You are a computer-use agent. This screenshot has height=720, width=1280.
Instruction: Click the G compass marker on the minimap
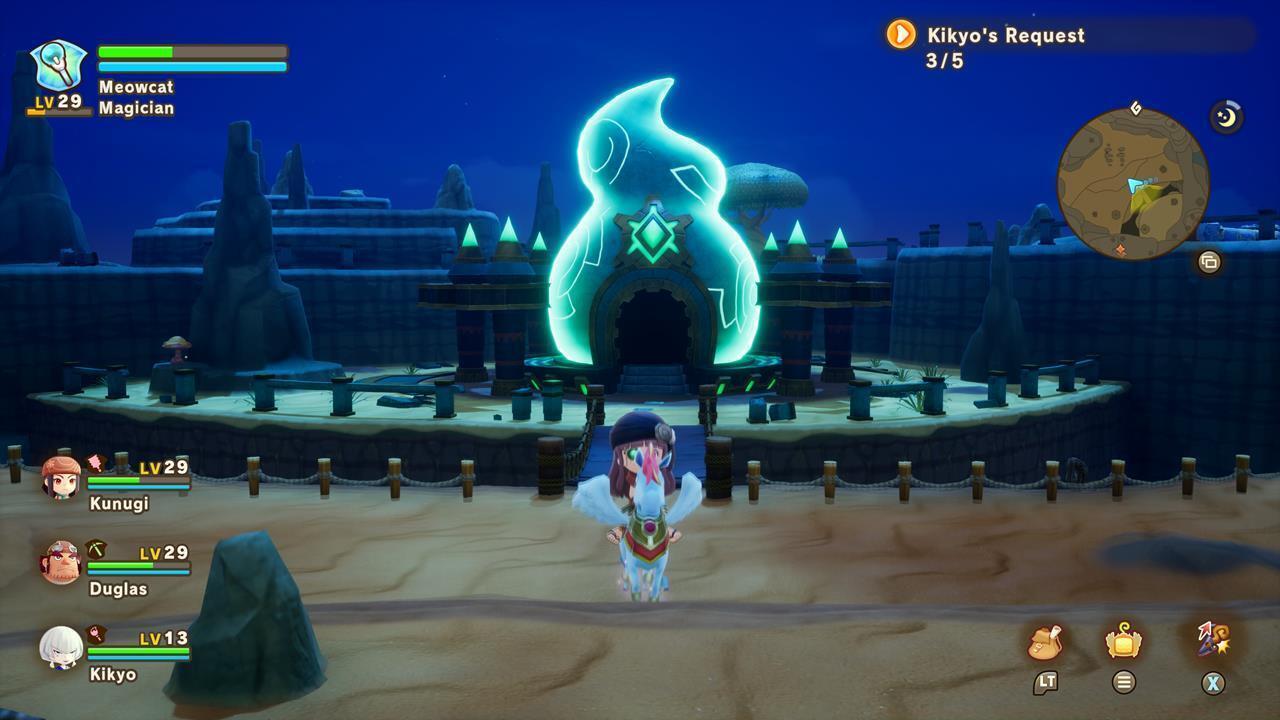pyautogui.click(x=1135, y=108)
